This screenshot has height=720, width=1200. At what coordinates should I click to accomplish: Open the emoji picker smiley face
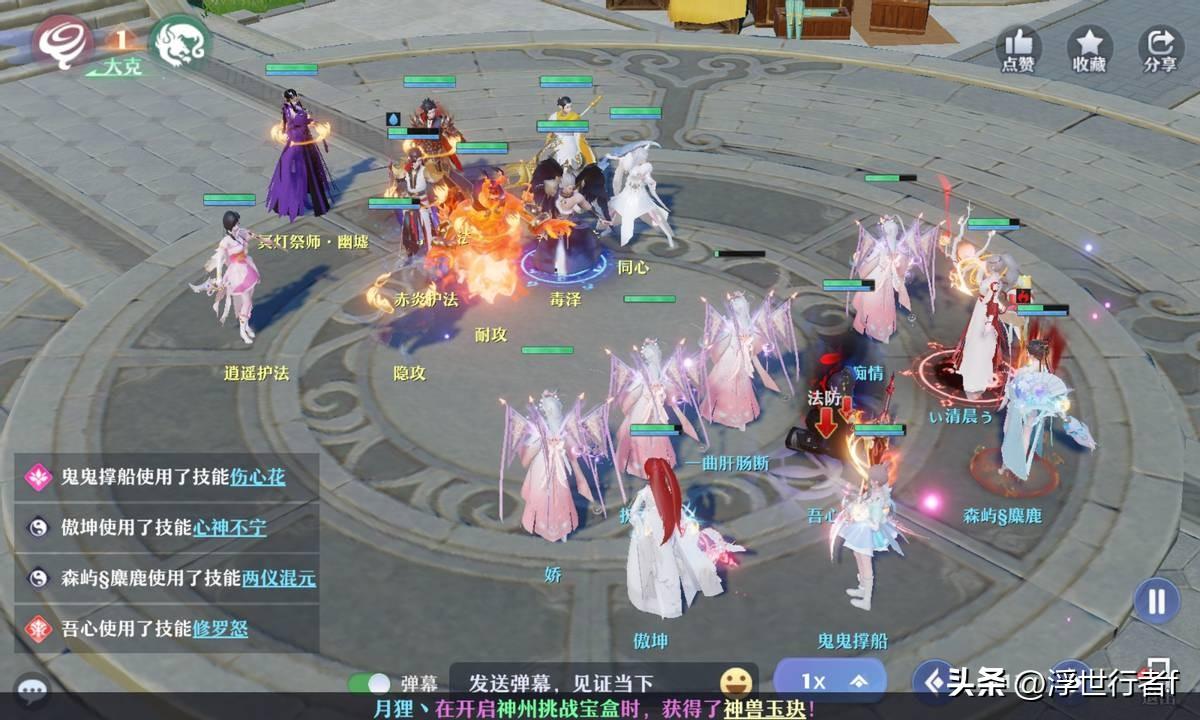tap(737, 682)
